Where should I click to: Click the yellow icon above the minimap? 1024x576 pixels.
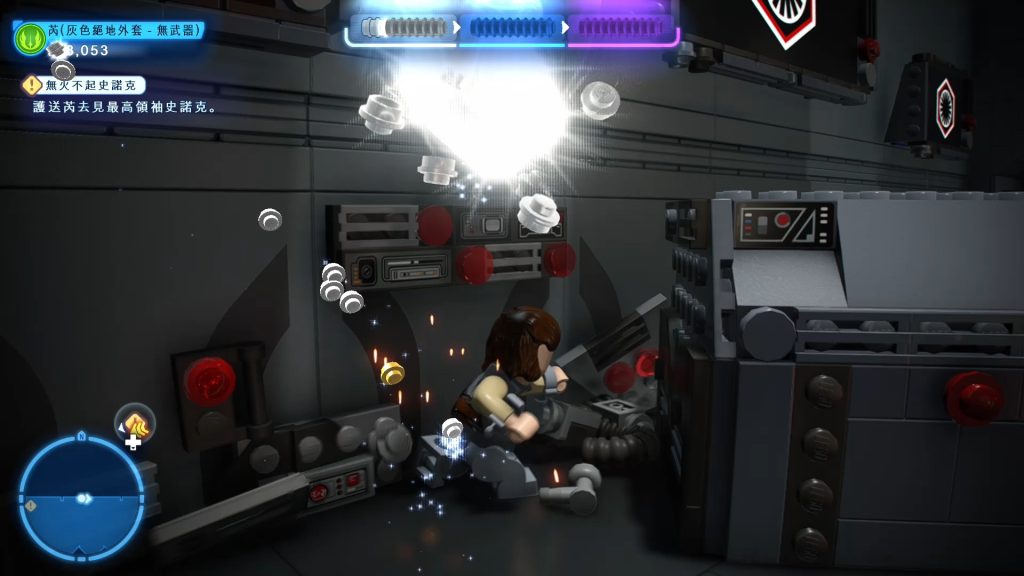(x=135, y=423)
